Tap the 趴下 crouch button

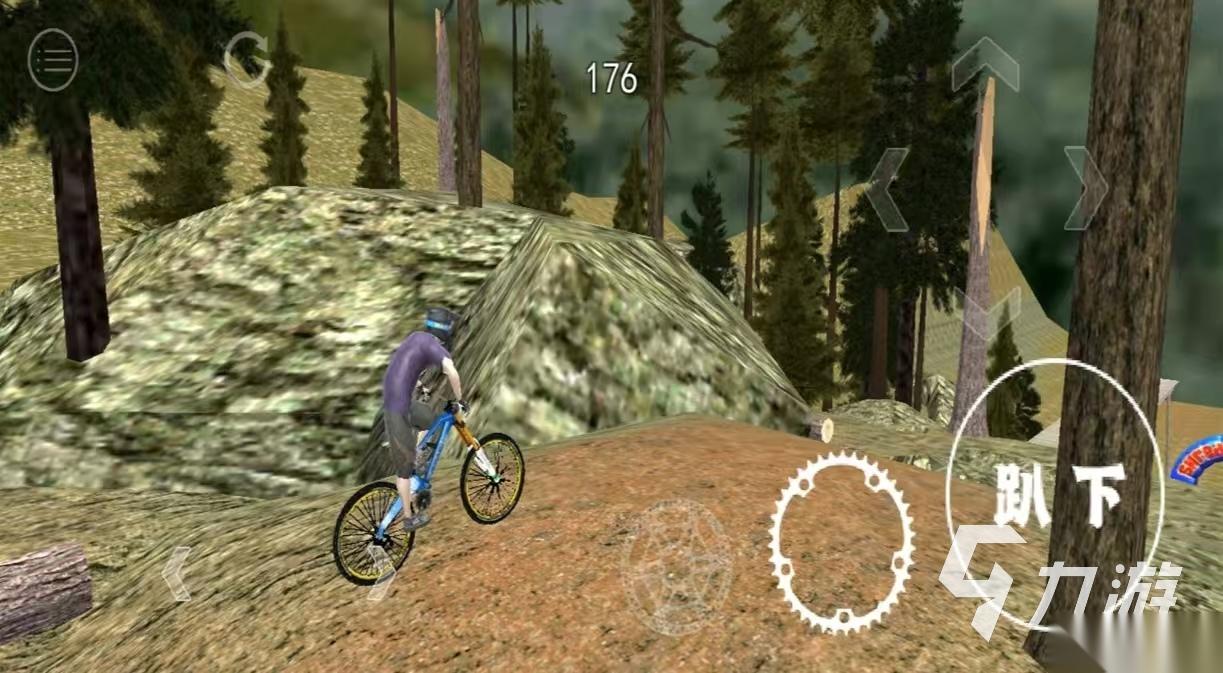tap(1055, 494)
